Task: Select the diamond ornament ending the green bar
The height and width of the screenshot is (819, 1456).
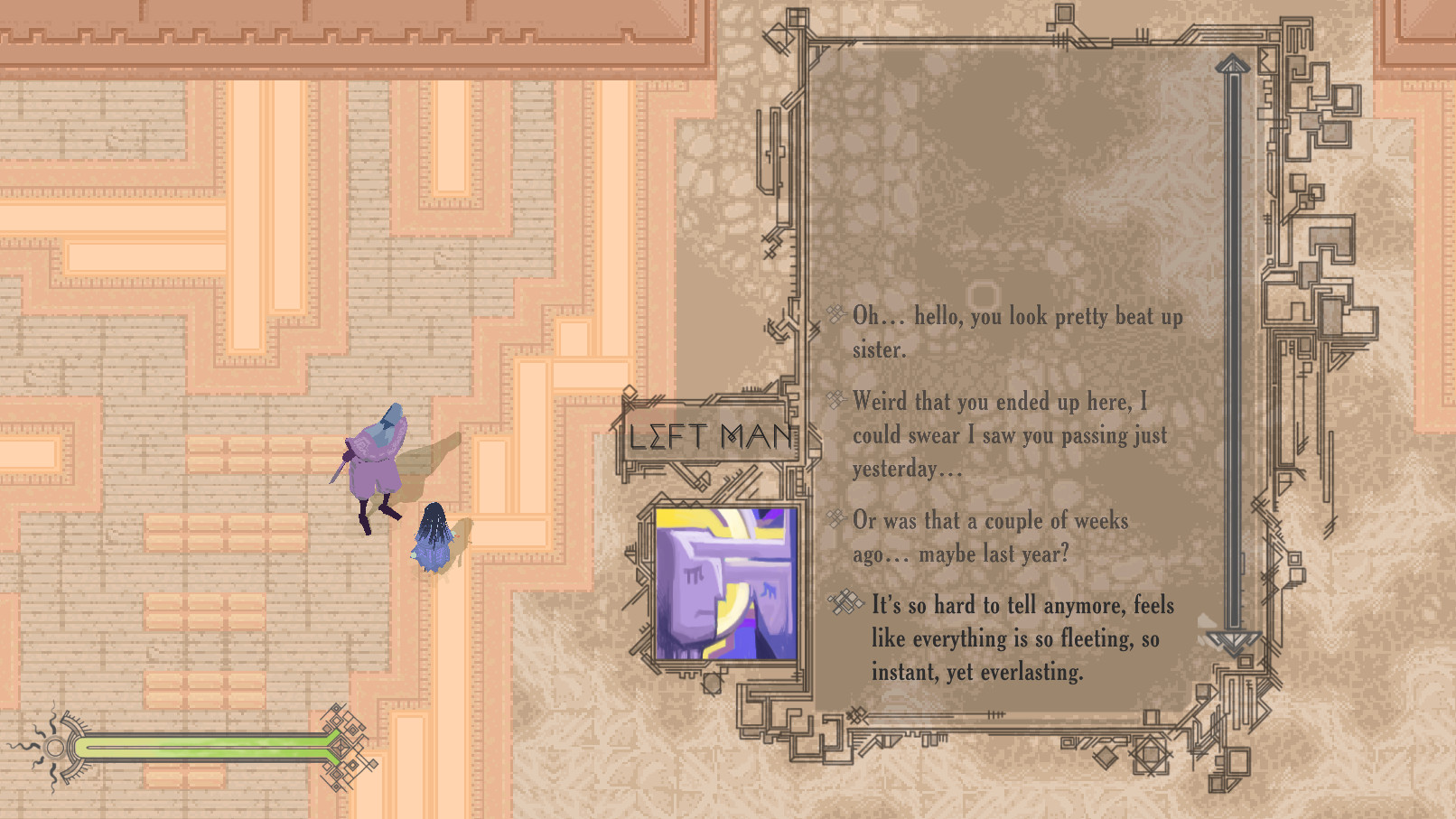Action: coord(339,746)
